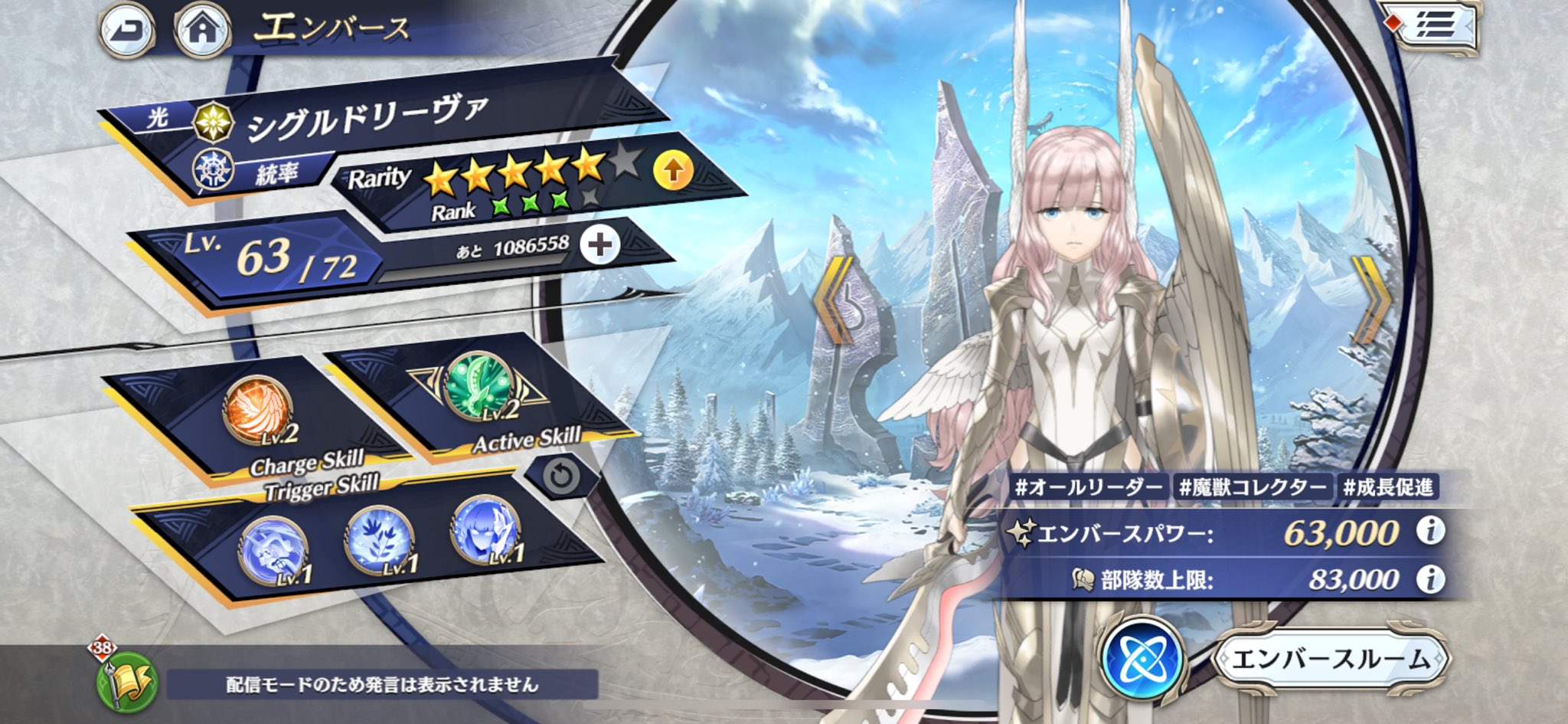This screenshot has width=1568, height=724.
Task: Select the #魔獣コレクター tag
Action: tap(1253, 487)
